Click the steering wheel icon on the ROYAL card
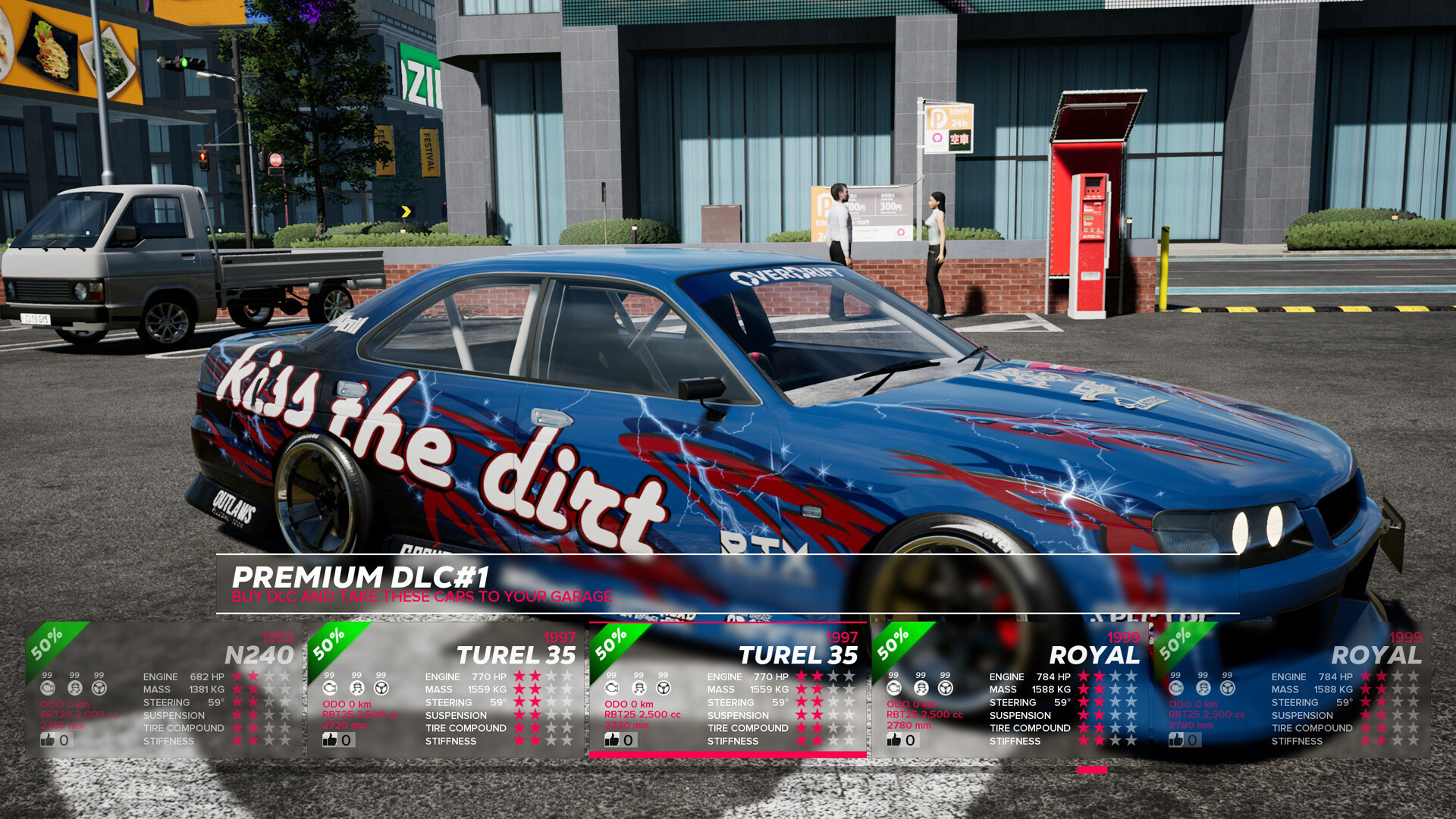 point(946,688)
